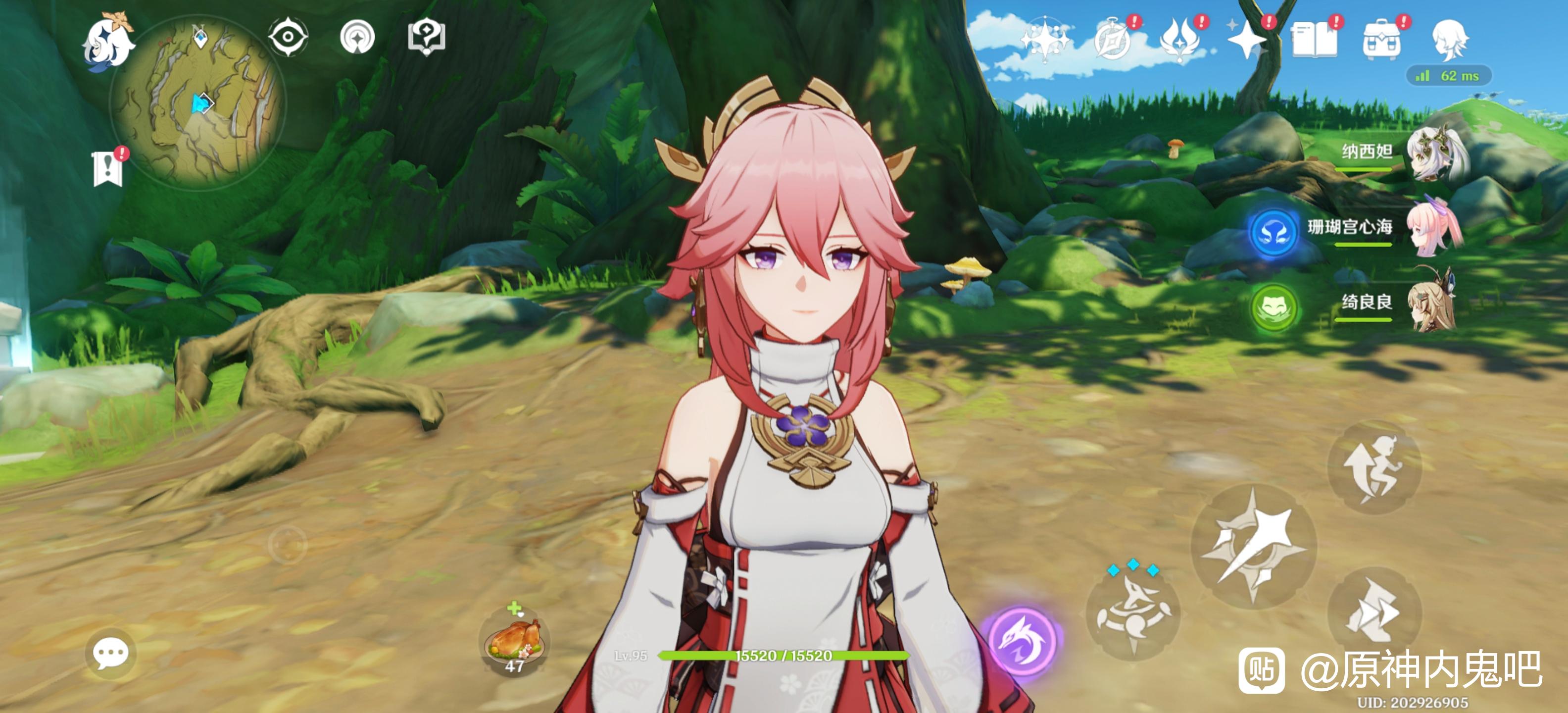Switch to party member 绮良良
This screenshot has width=1568, height=713.
(x=1433, y=303)
